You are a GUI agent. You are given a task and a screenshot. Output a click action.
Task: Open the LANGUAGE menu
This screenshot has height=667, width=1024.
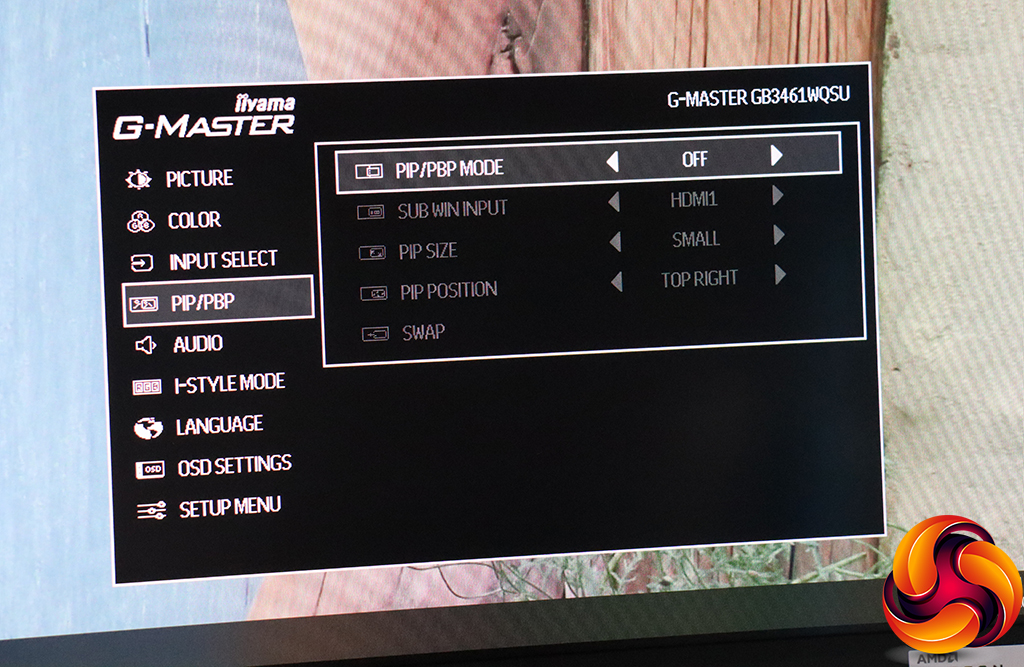[218, 425]
